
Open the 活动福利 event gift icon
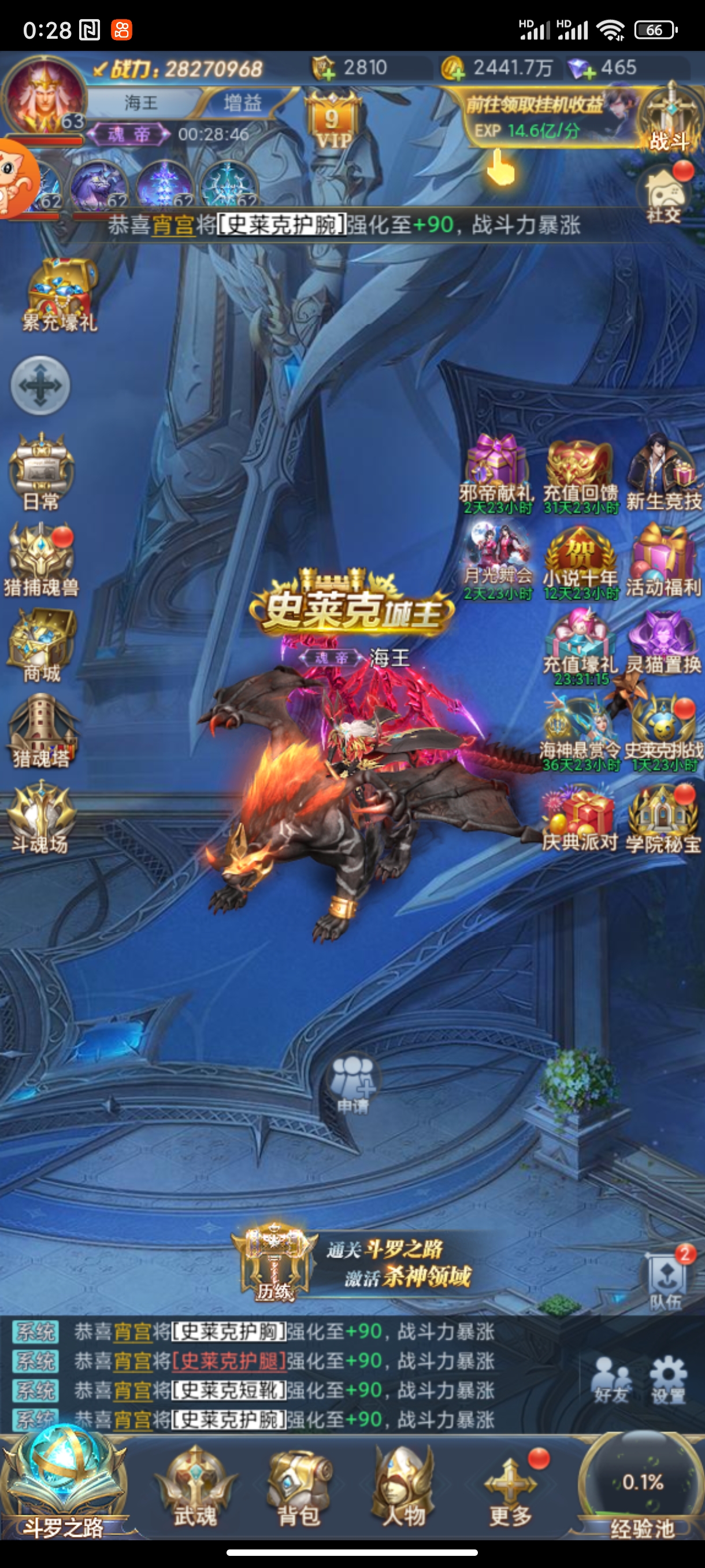pyautogui.click(x=663, y=561)
